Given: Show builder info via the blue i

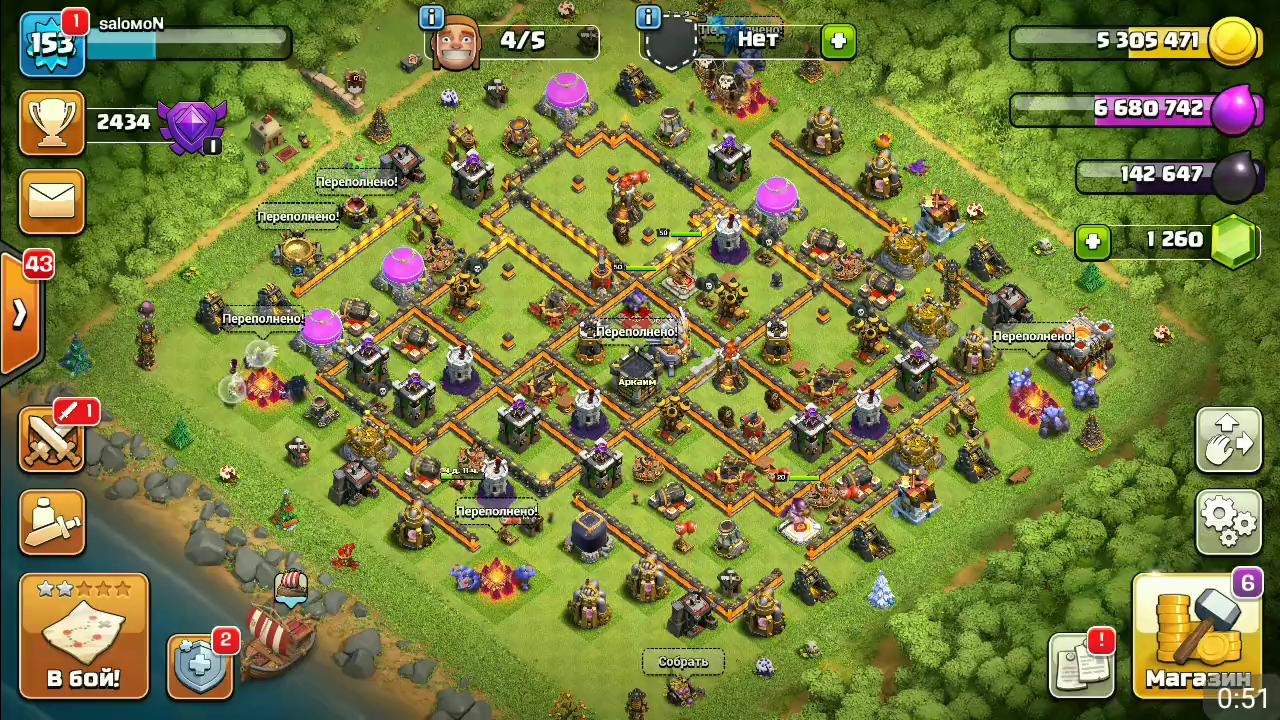Looking at the screenshot, I should pyautogui.click(x=432, y=18).
